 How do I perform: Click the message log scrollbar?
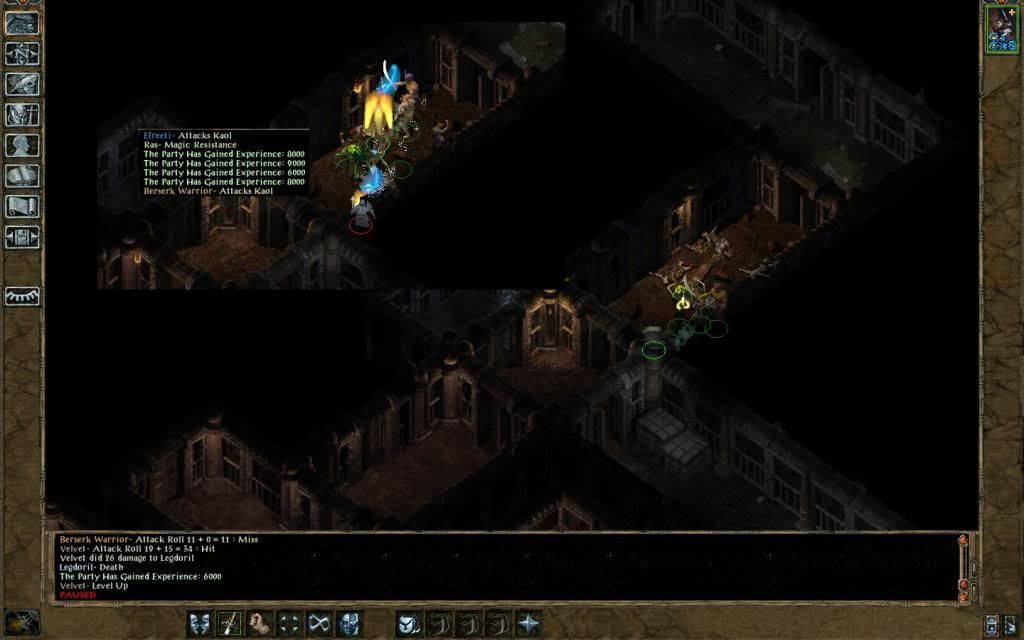pyautogui.click(x=963, y=565)
